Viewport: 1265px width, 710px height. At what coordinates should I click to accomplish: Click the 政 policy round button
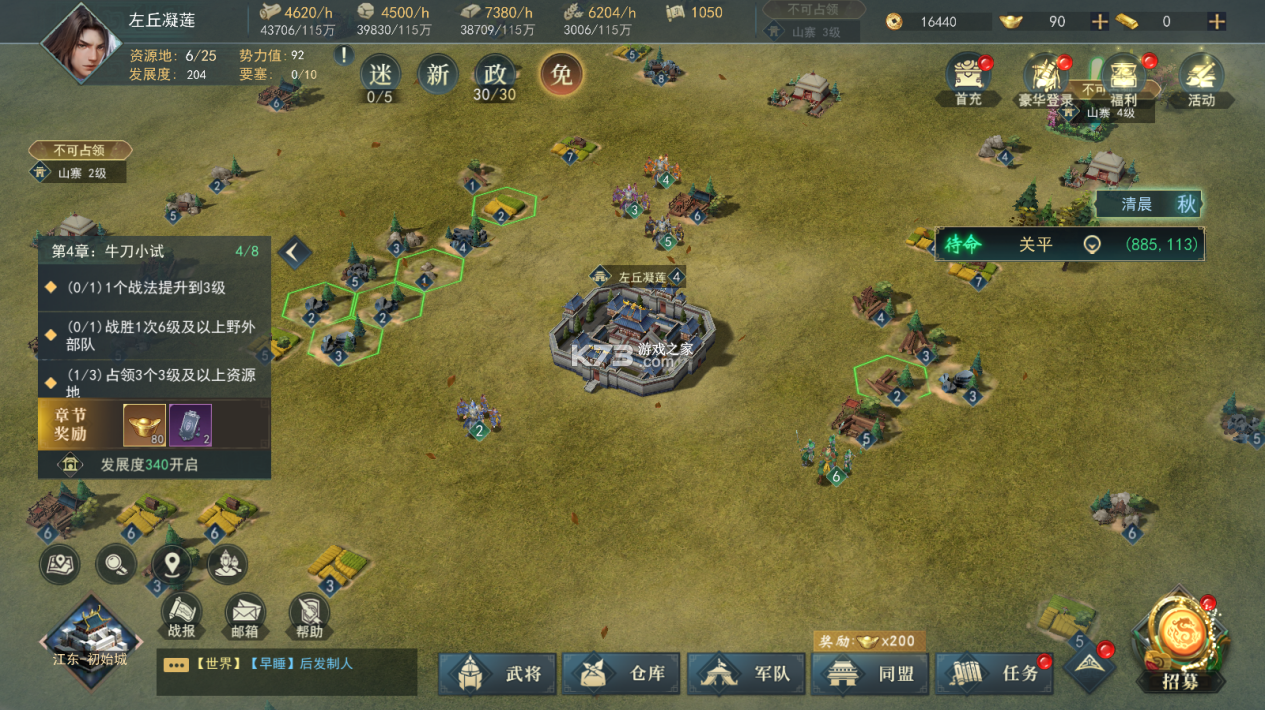click(494, 74)
